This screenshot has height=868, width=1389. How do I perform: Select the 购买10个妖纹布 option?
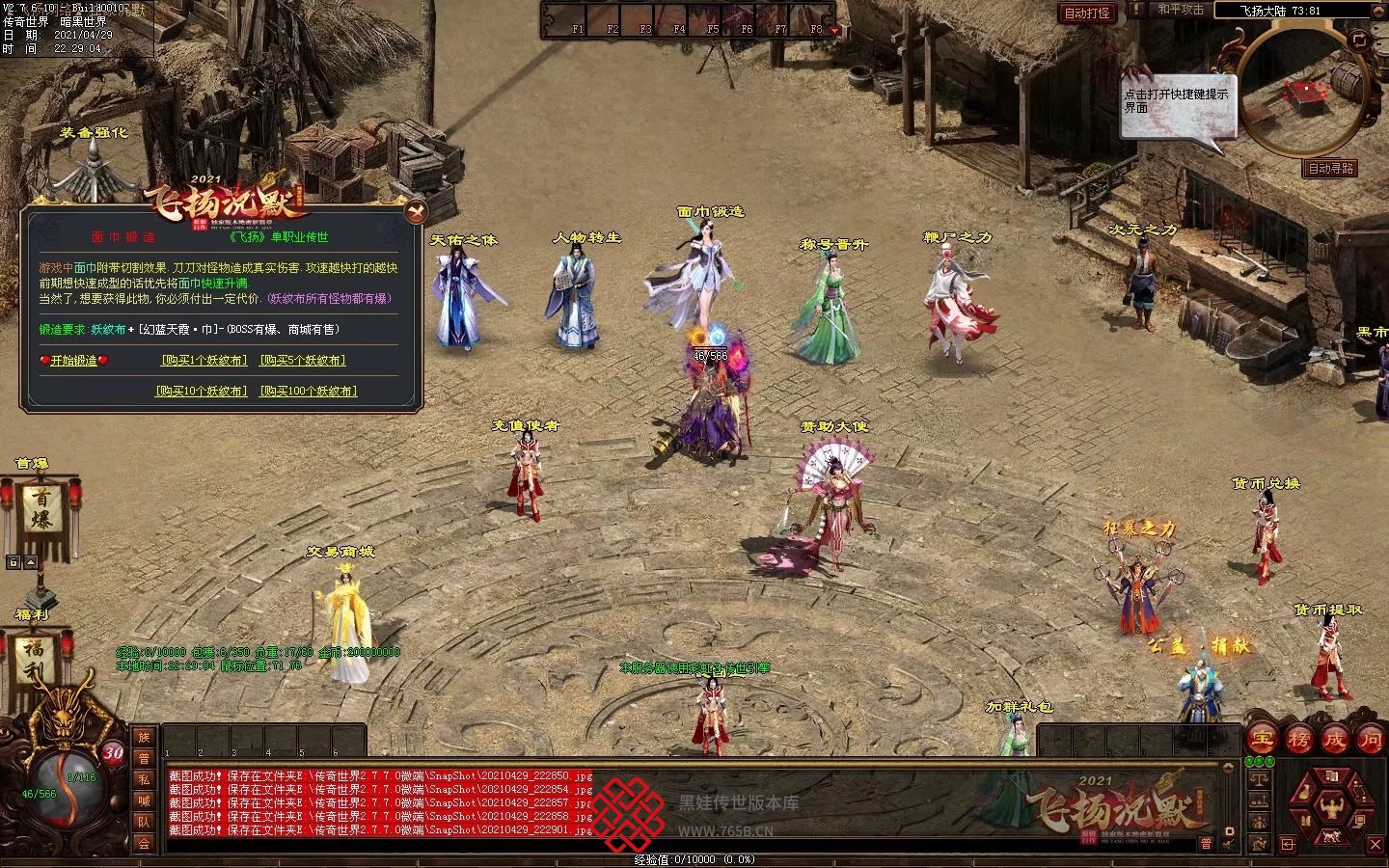202,392
